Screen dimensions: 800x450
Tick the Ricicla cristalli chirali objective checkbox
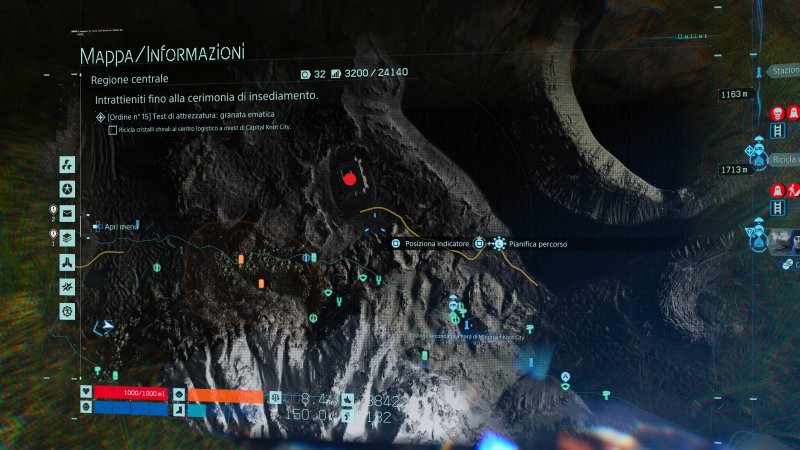click(x=112, y=129)
